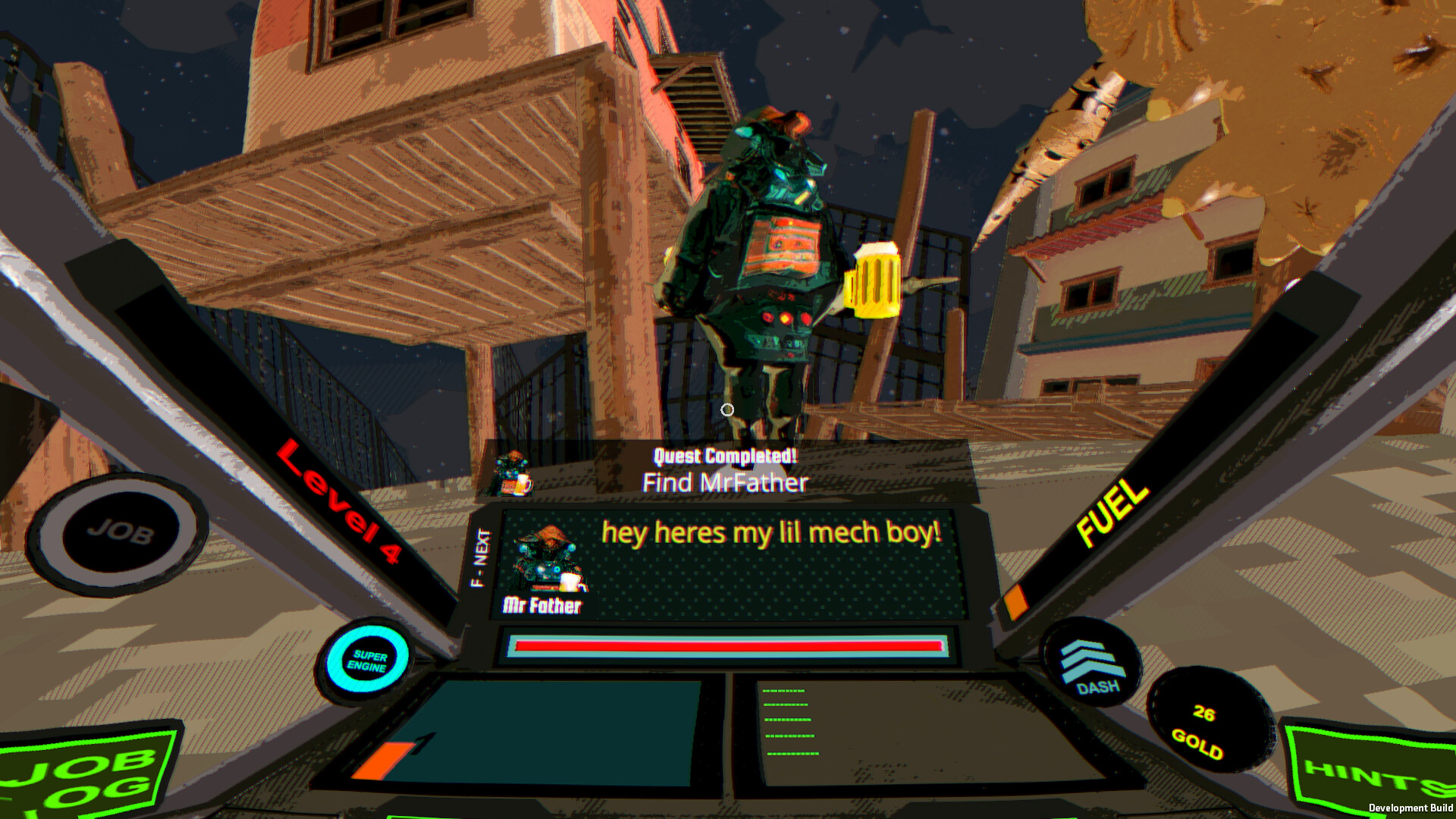
Task: Toggle the SUPER ENGINE
Action: pyautogui.click(x=366, y=659)
